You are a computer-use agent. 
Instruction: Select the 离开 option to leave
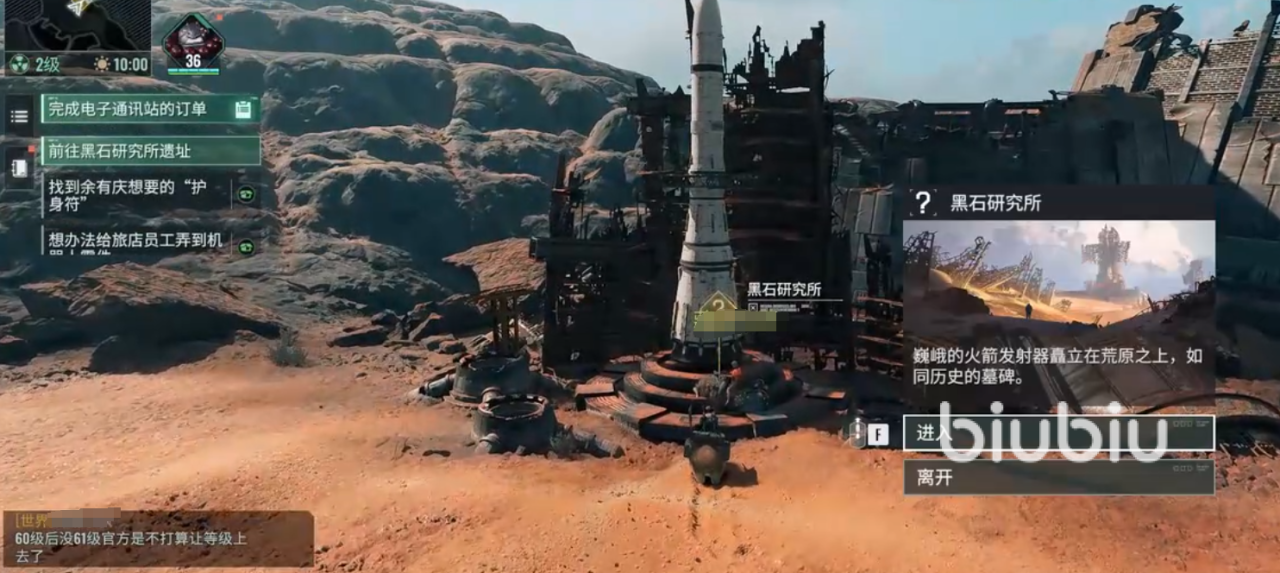(x=1058, y=477)
